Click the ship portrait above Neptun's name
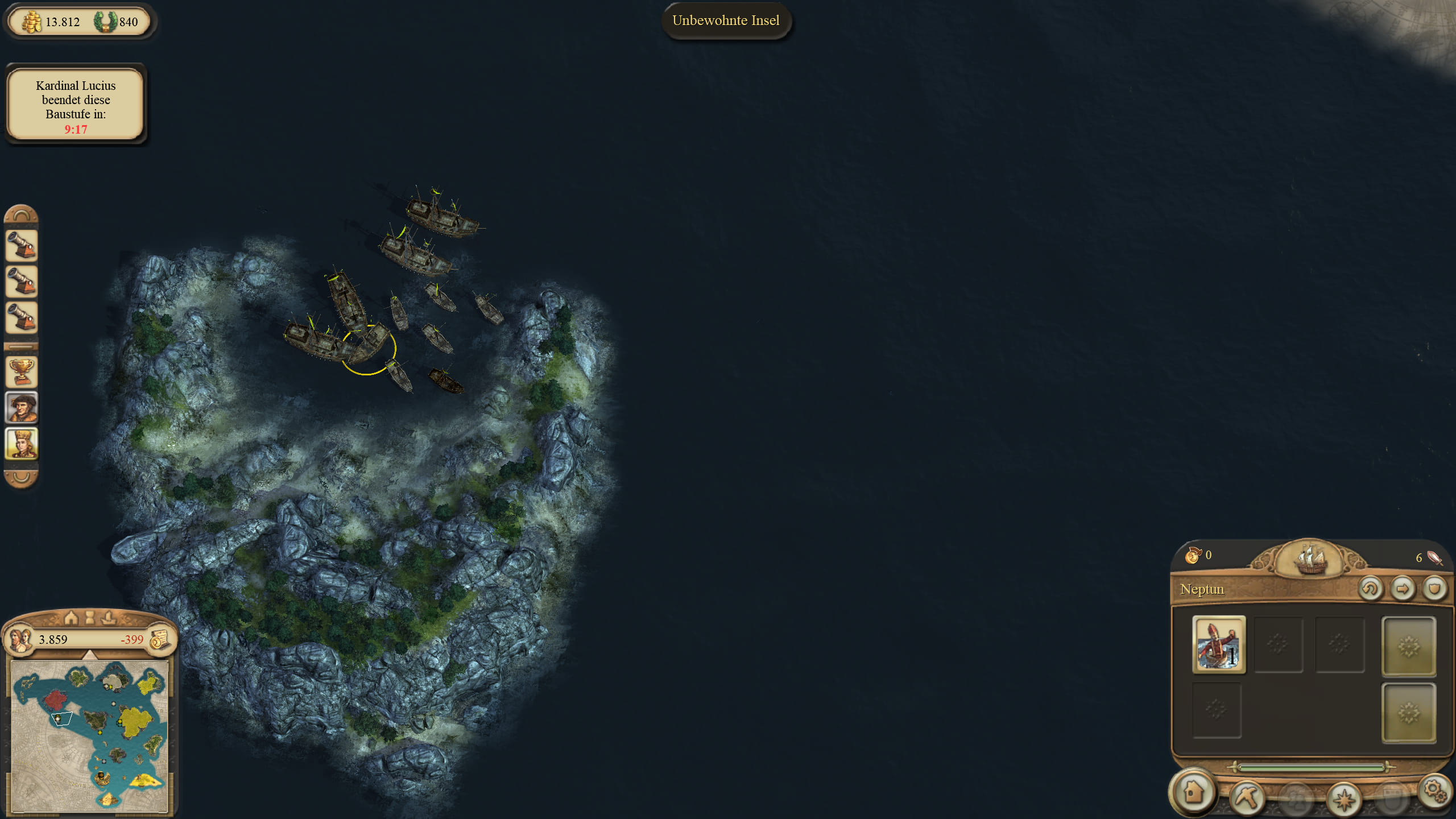The image size is (1456, 819). pyautogui.click(x=1310, y=559)
